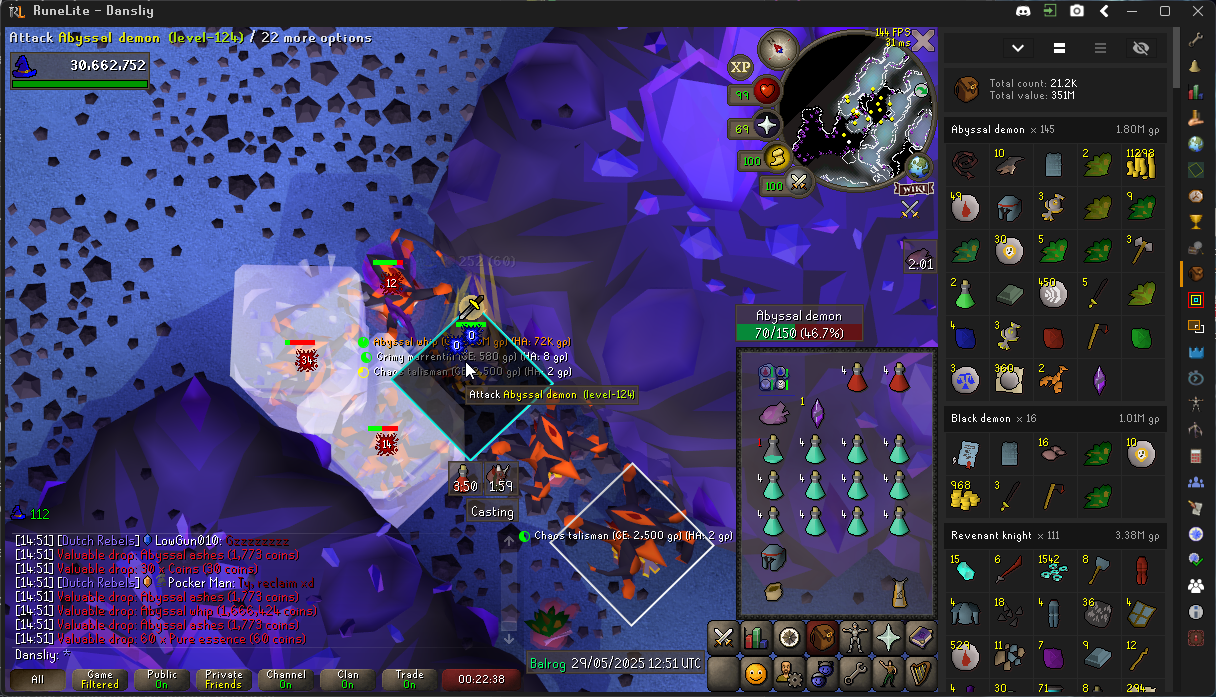Screen dimensions: 1216x697
Task: Click the purple crystal shard in inventory
Action: [x=815, y=413]
